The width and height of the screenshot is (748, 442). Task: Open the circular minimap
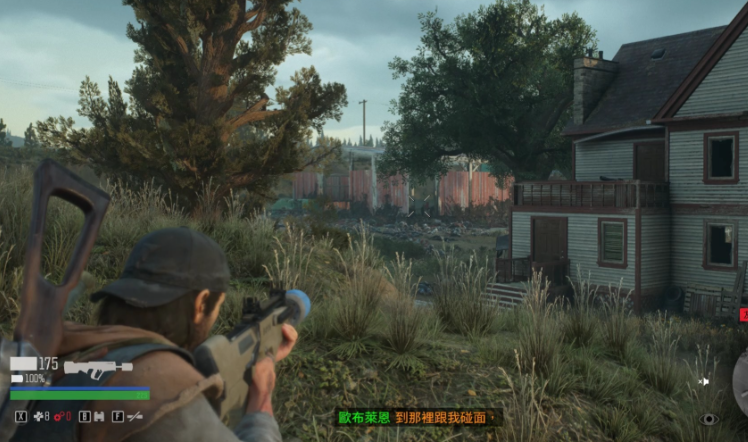(x=741, y=383)
